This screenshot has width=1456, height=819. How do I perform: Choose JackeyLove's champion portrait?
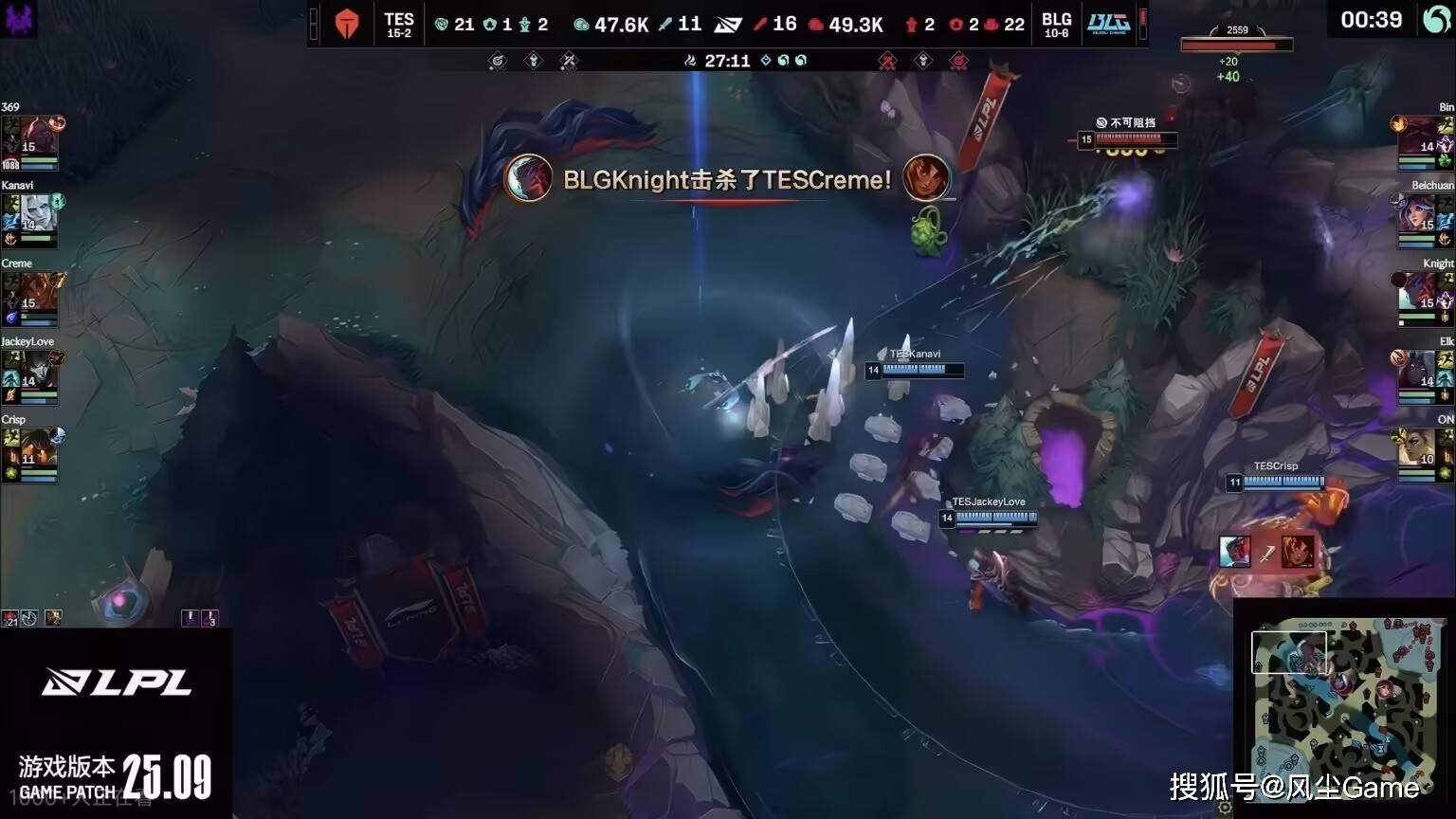pos(38,373)
